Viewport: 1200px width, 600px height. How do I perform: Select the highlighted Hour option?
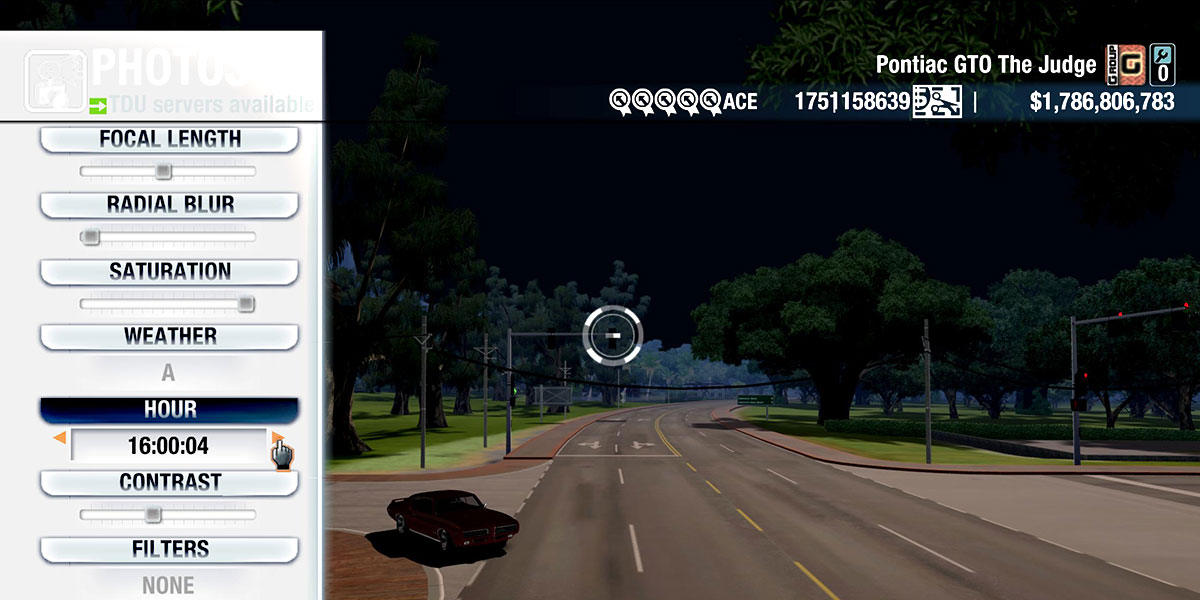coord(169,410)
